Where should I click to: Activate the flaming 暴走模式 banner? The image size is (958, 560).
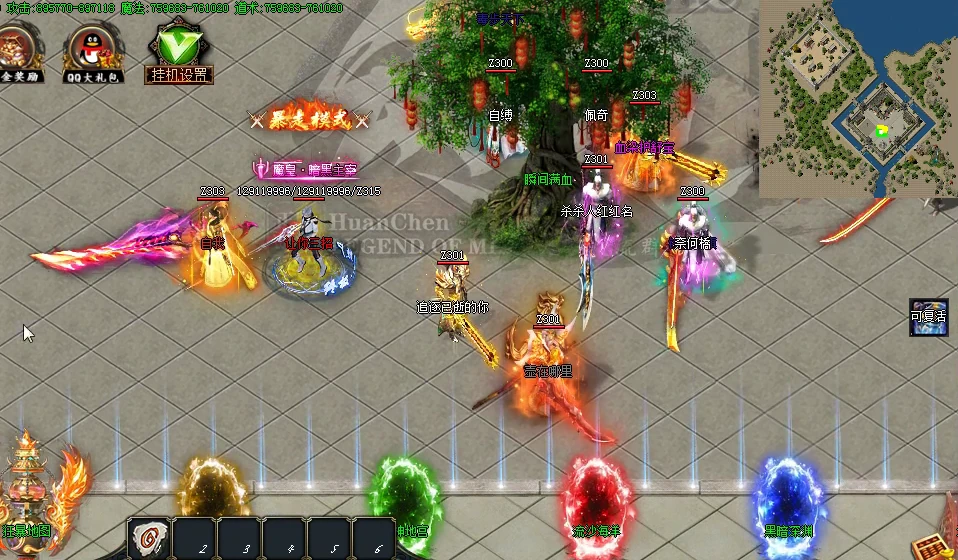coord(309,120)
